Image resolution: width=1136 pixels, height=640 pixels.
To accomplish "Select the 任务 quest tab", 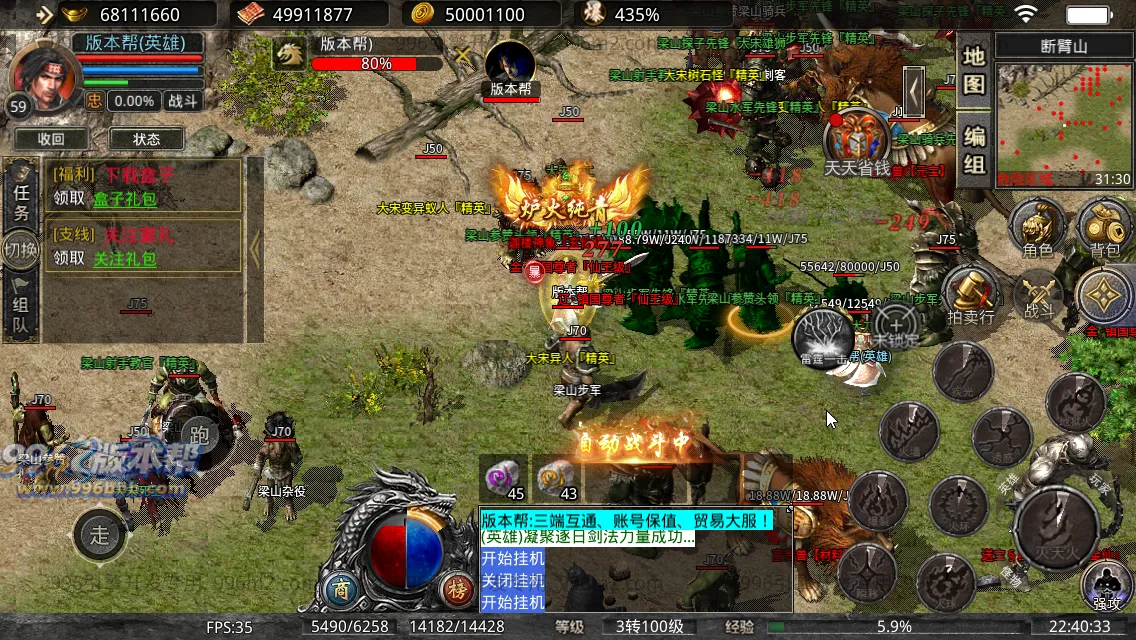I will 21,199.
